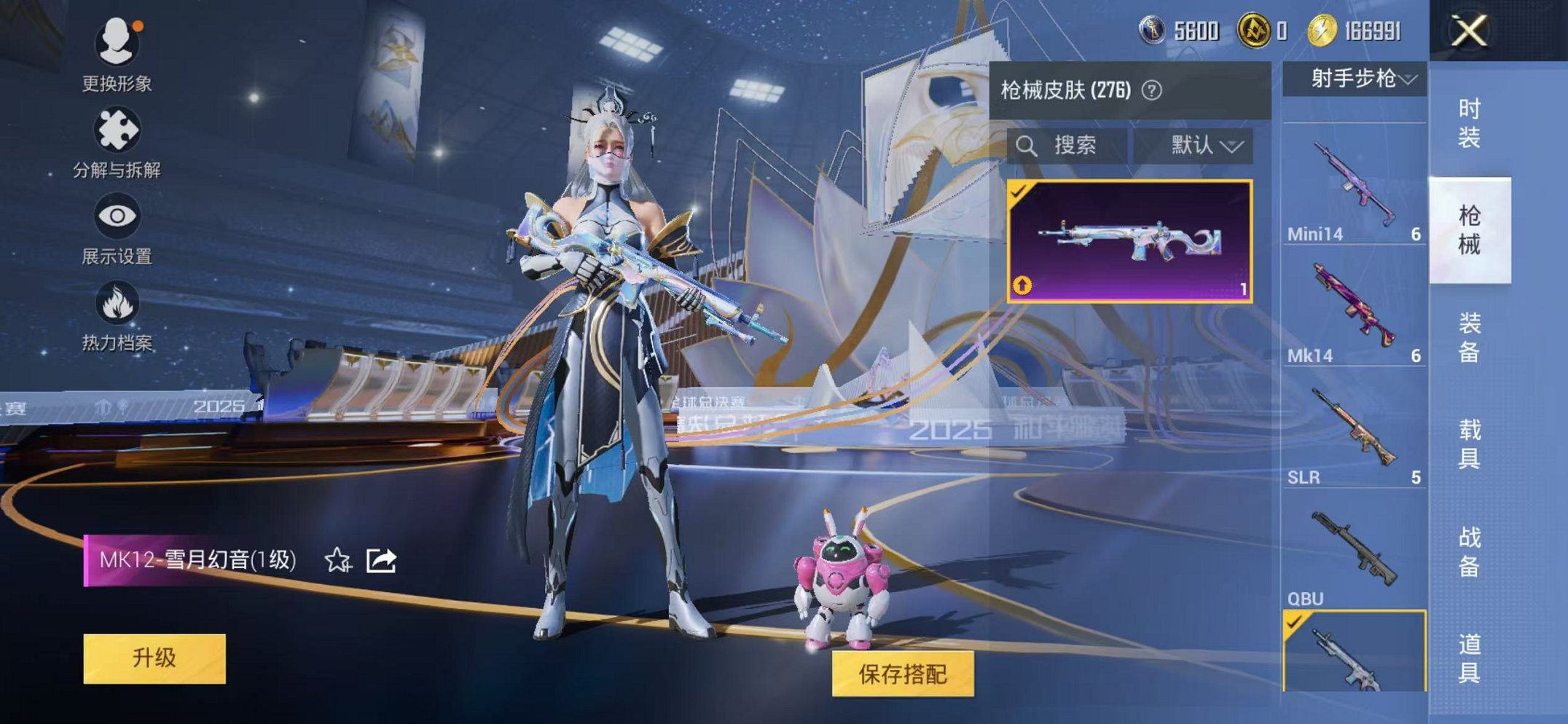Click the lightning currency showing 166991
The image size is (1568, 724).
point(1348,29)
